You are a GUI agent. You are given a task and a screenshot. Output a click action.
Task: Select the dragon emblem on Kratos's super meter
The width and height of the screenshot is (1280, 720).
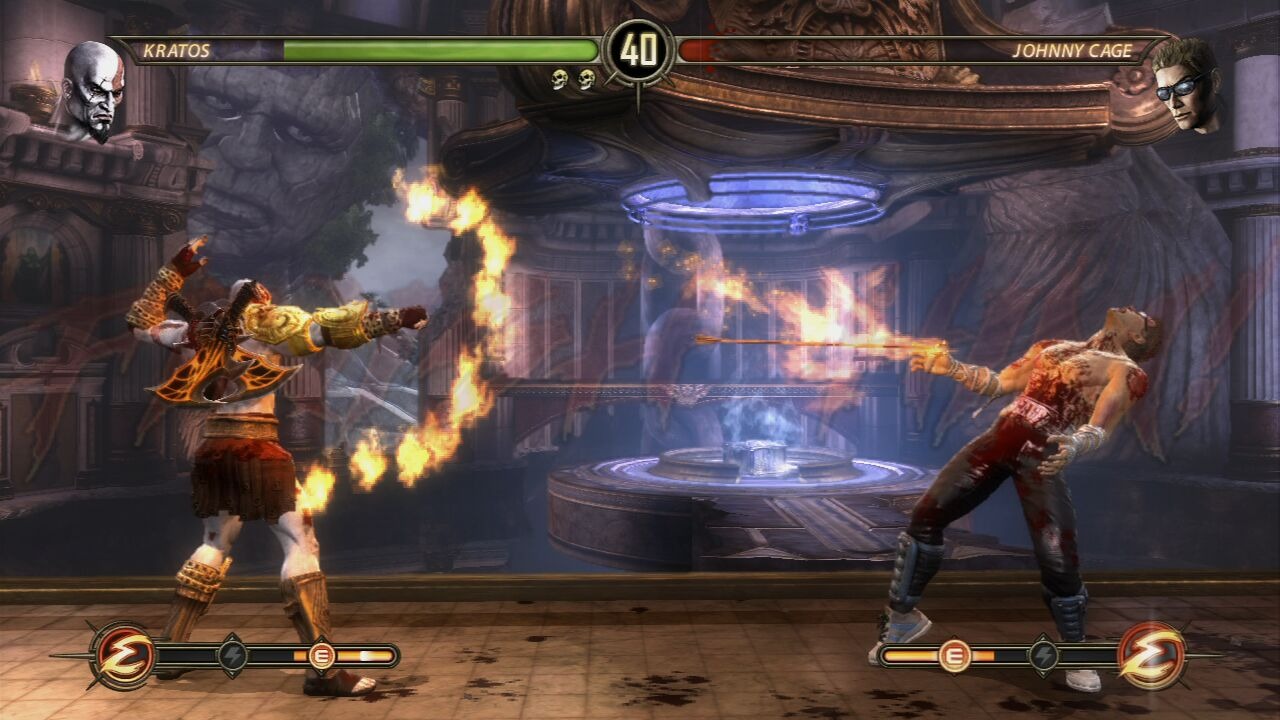(124, 656)
